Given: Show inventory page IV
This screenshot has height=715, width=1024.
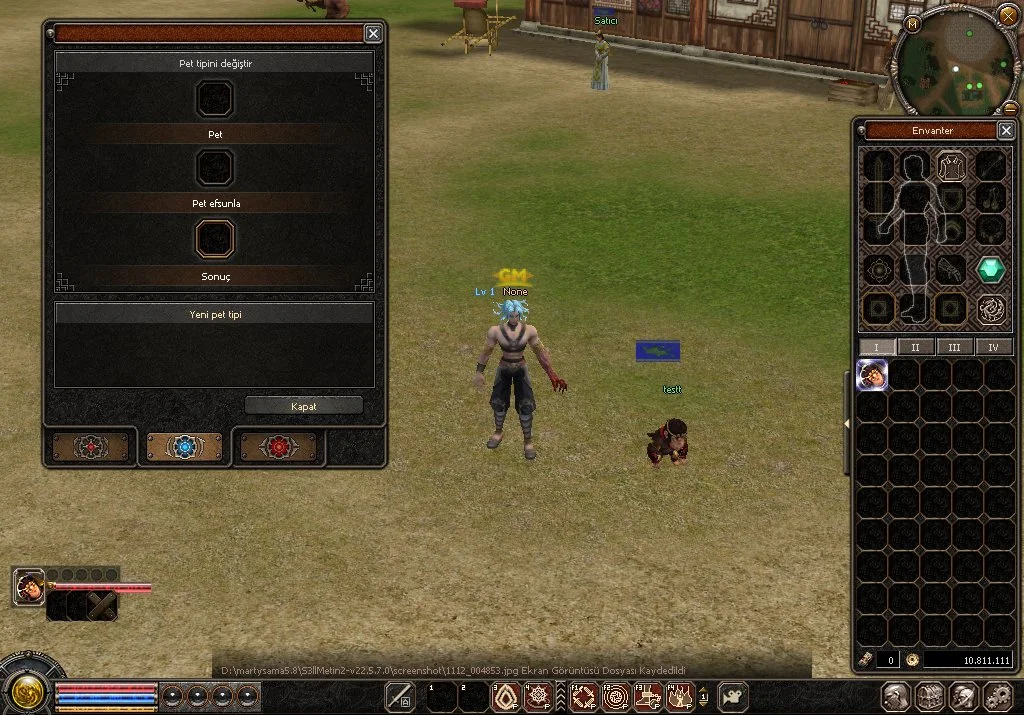Looking at the screenshot, I should pyautogui.click(x=993, y=347).
